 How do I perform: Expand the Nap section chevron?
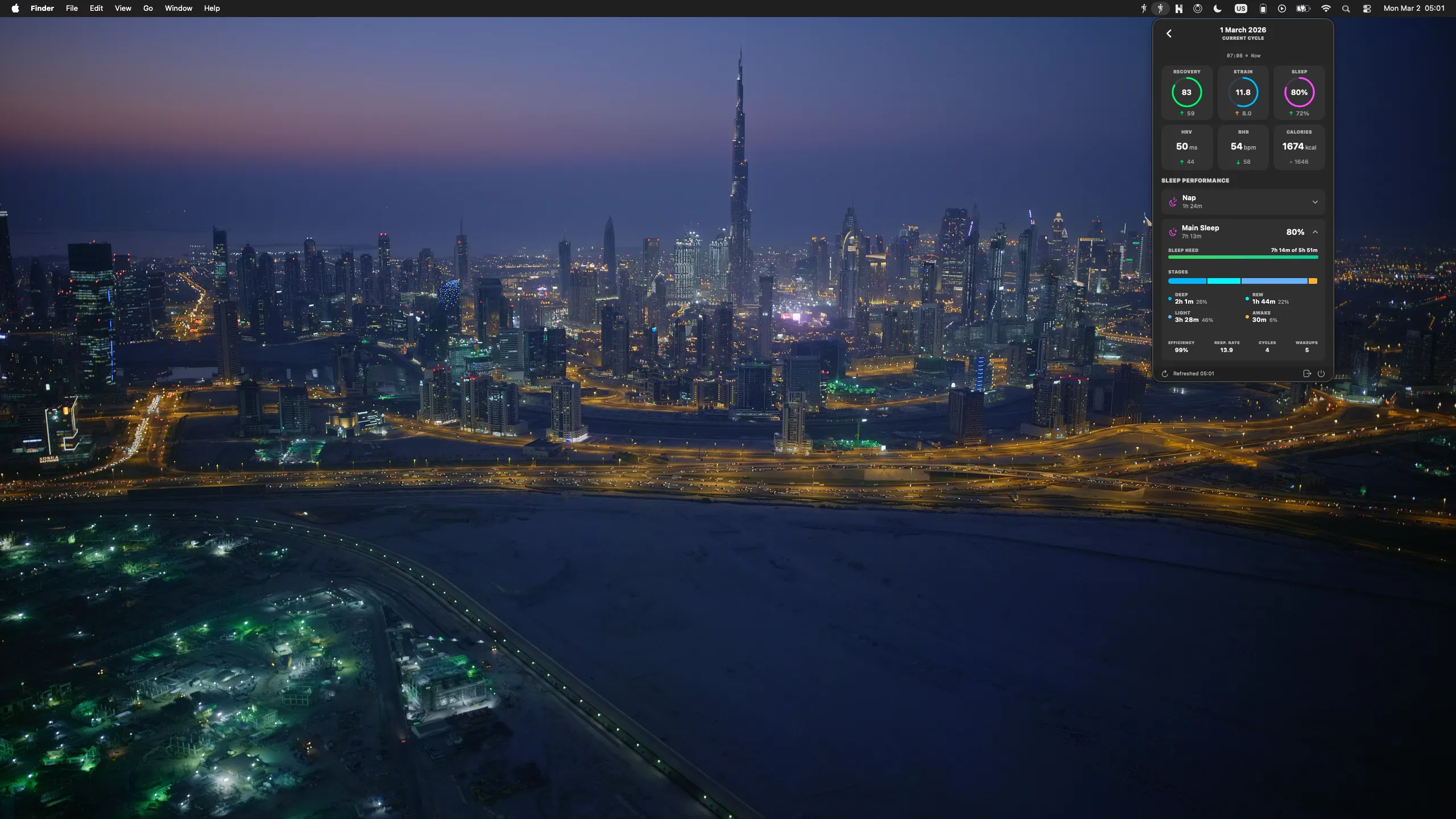click(1316, 201)
